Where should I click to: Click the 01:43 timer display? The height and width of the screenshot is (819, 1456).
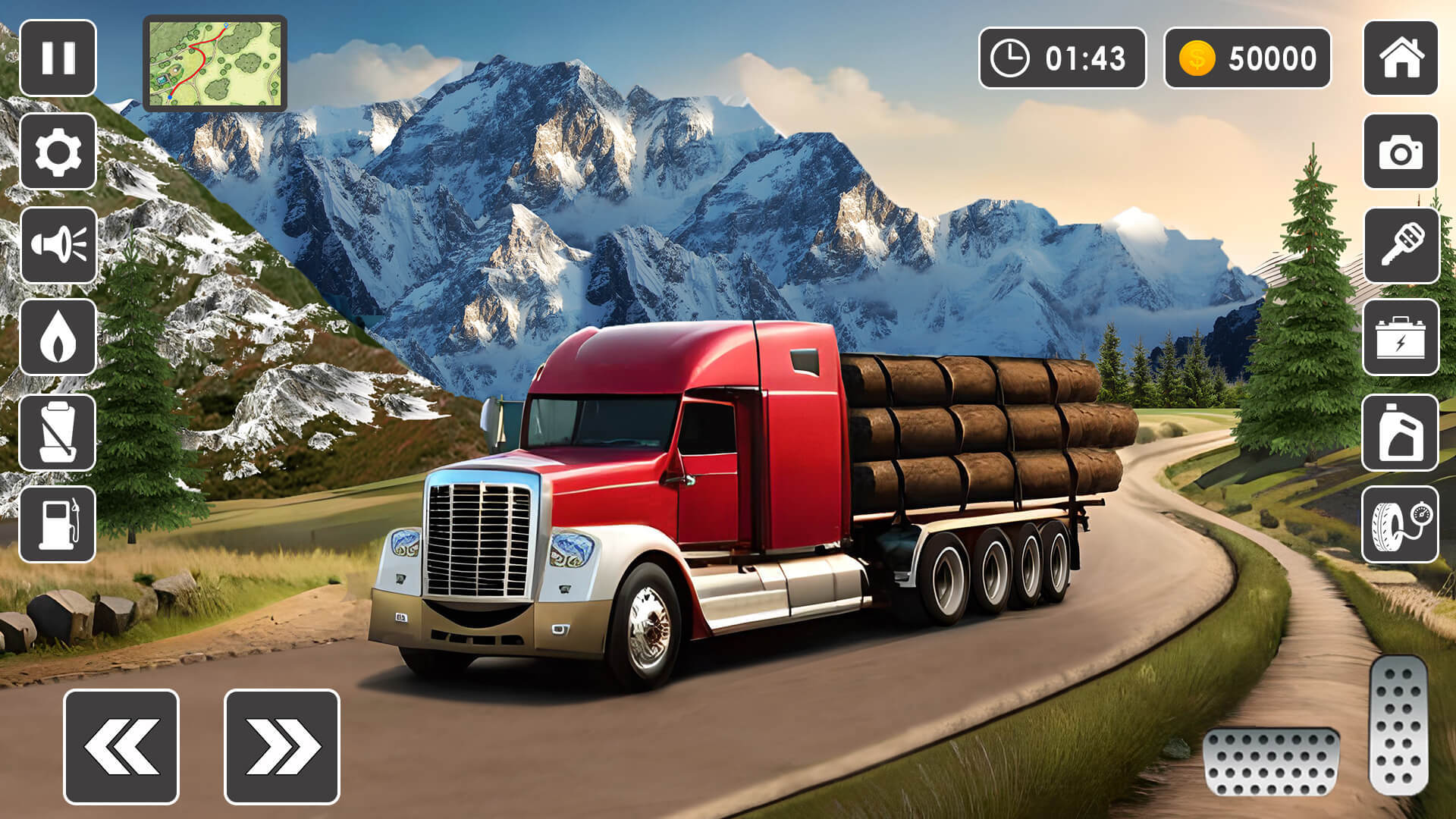1062,57
